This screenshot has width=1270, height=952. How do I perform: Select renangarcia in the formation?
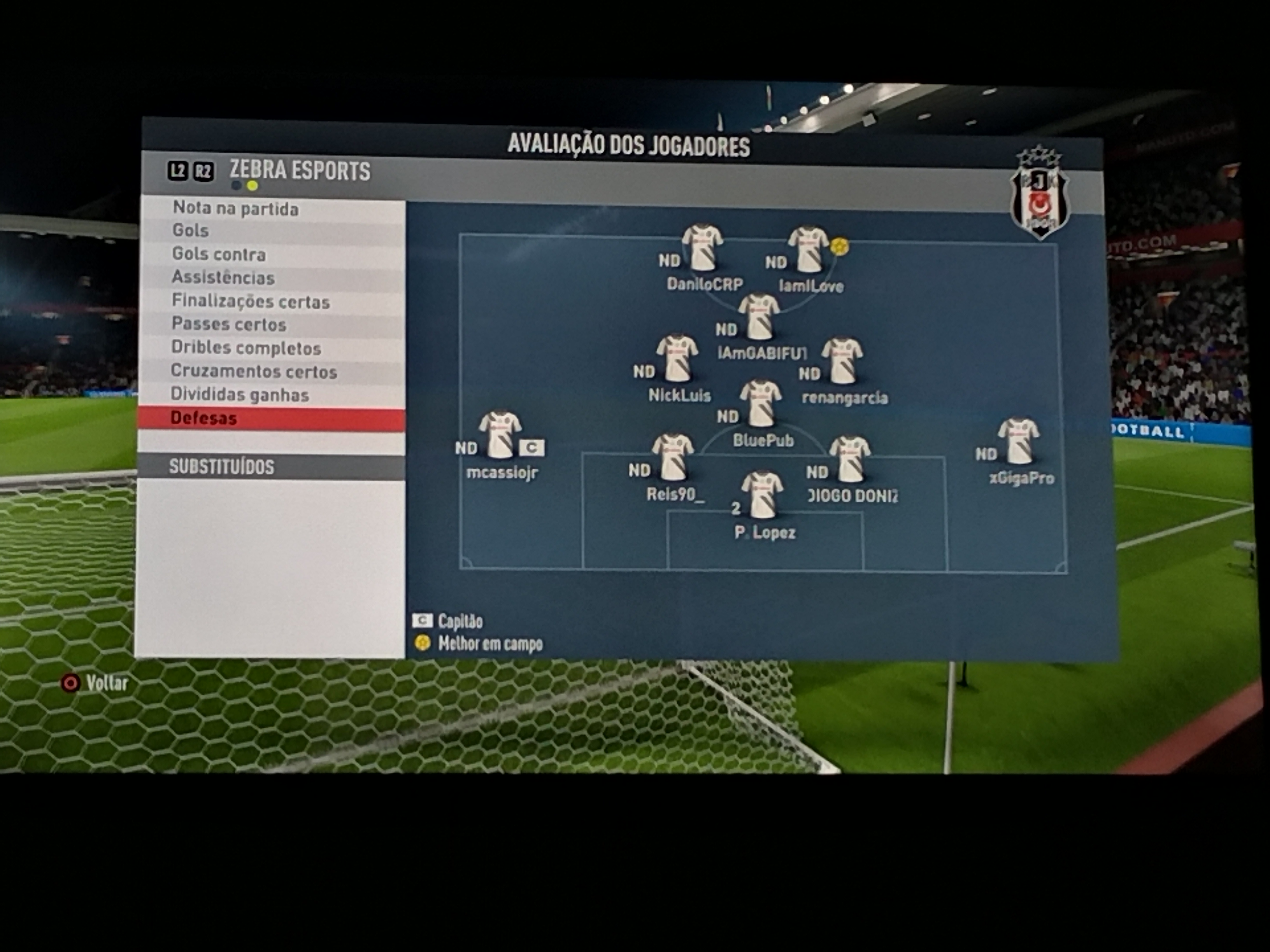(842, 361)
